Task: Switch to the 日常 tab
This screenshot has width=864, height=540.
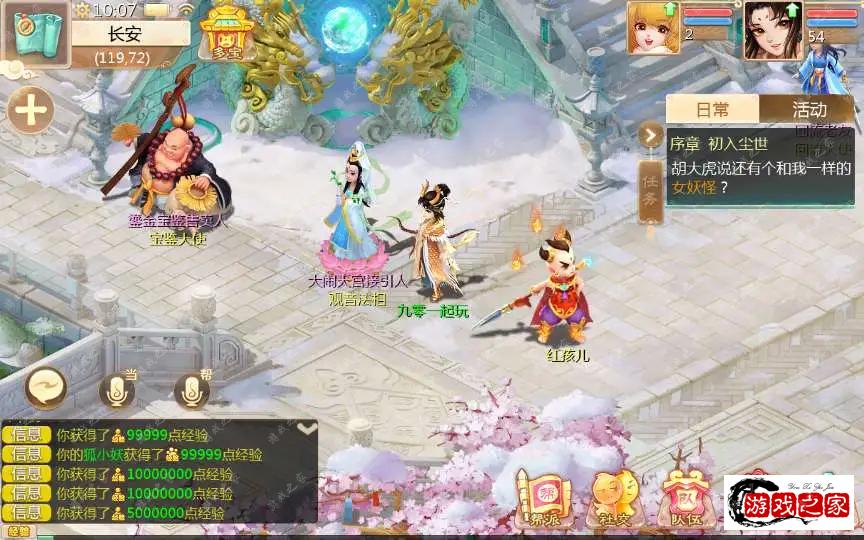Action: coord(712,109)
